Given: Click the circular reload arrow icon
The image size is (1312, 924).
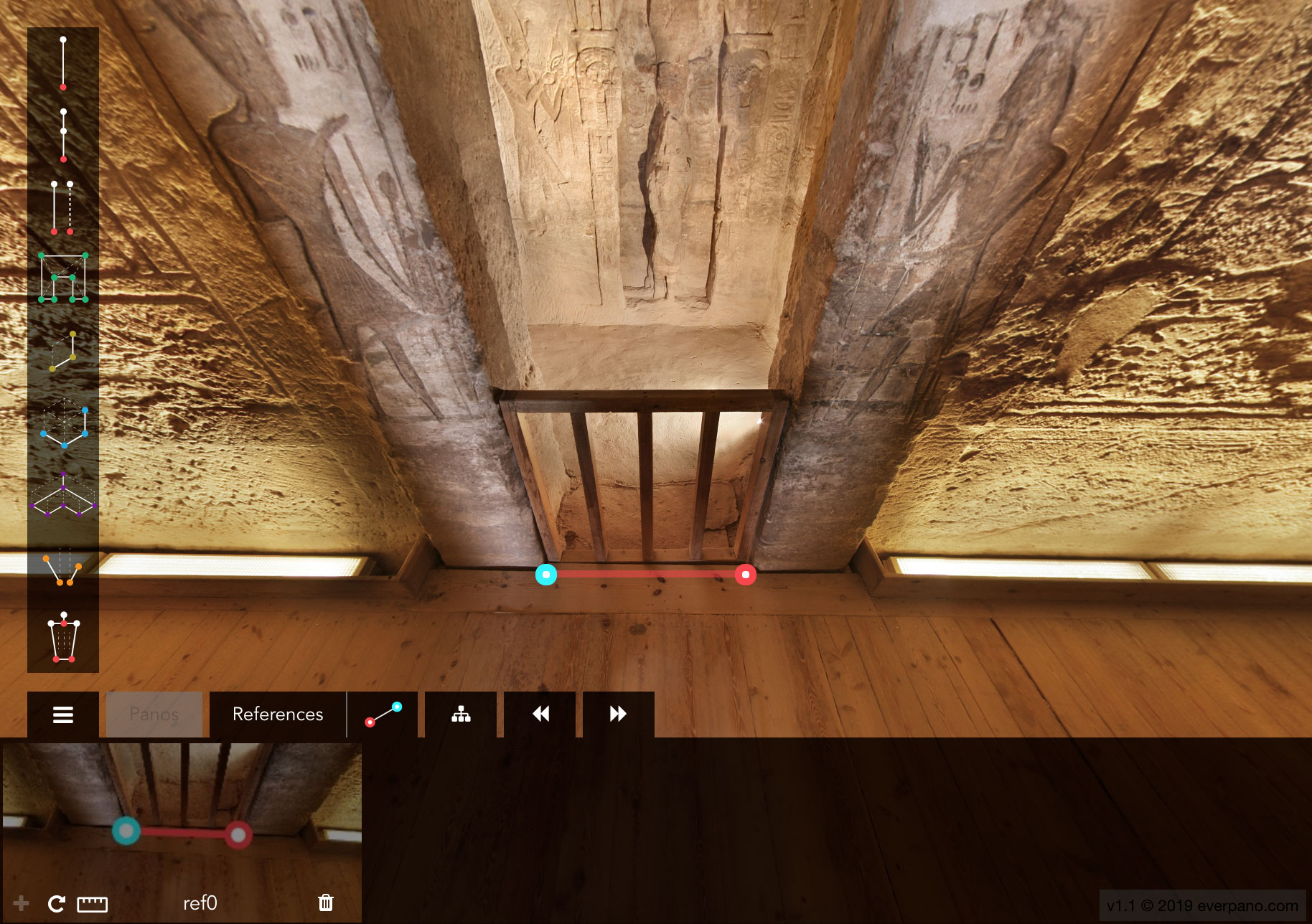Looking at the screenshot, I should (56, 904).
